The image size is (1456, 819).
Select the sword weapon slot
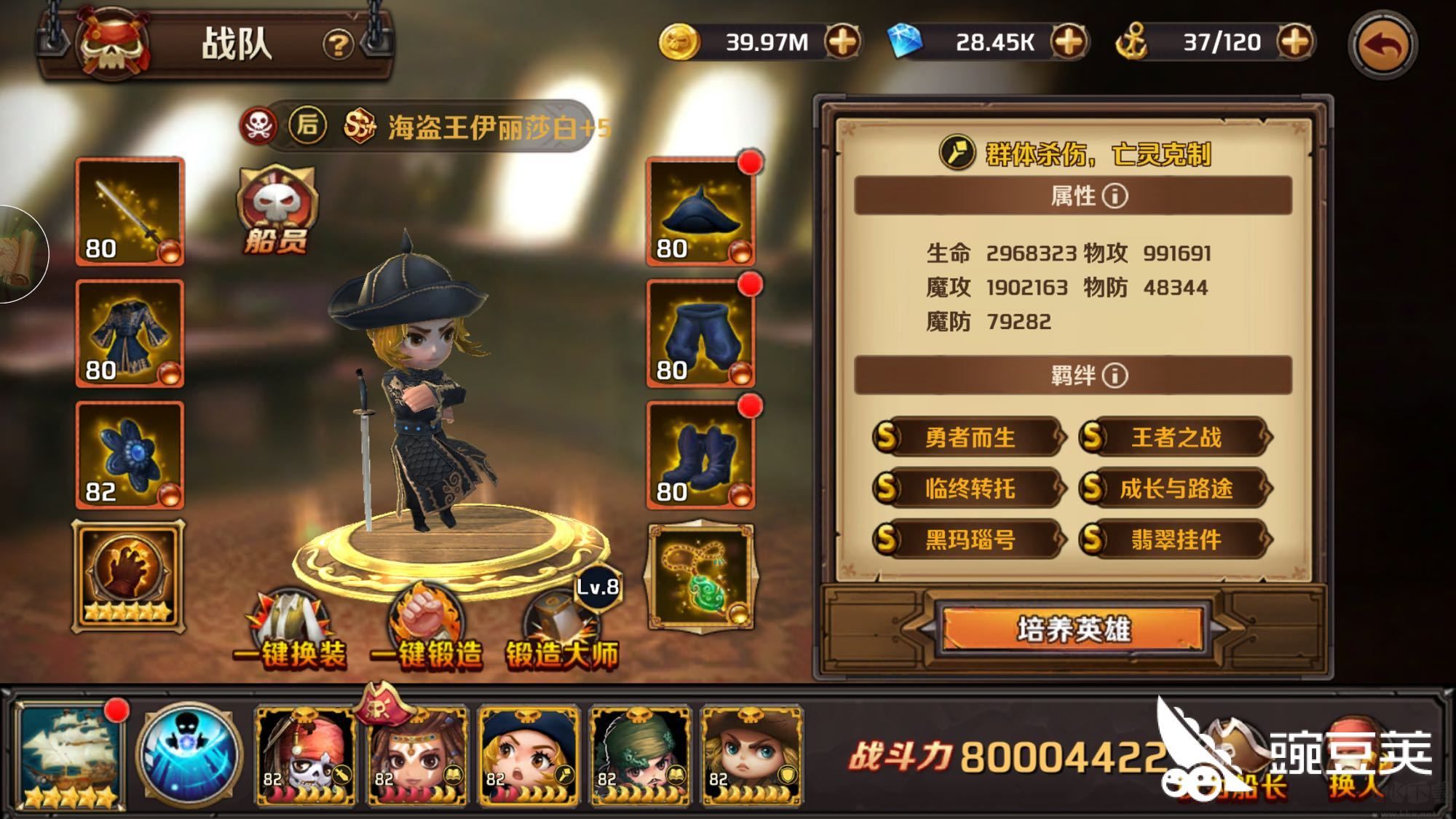click(x=130, y=211)
